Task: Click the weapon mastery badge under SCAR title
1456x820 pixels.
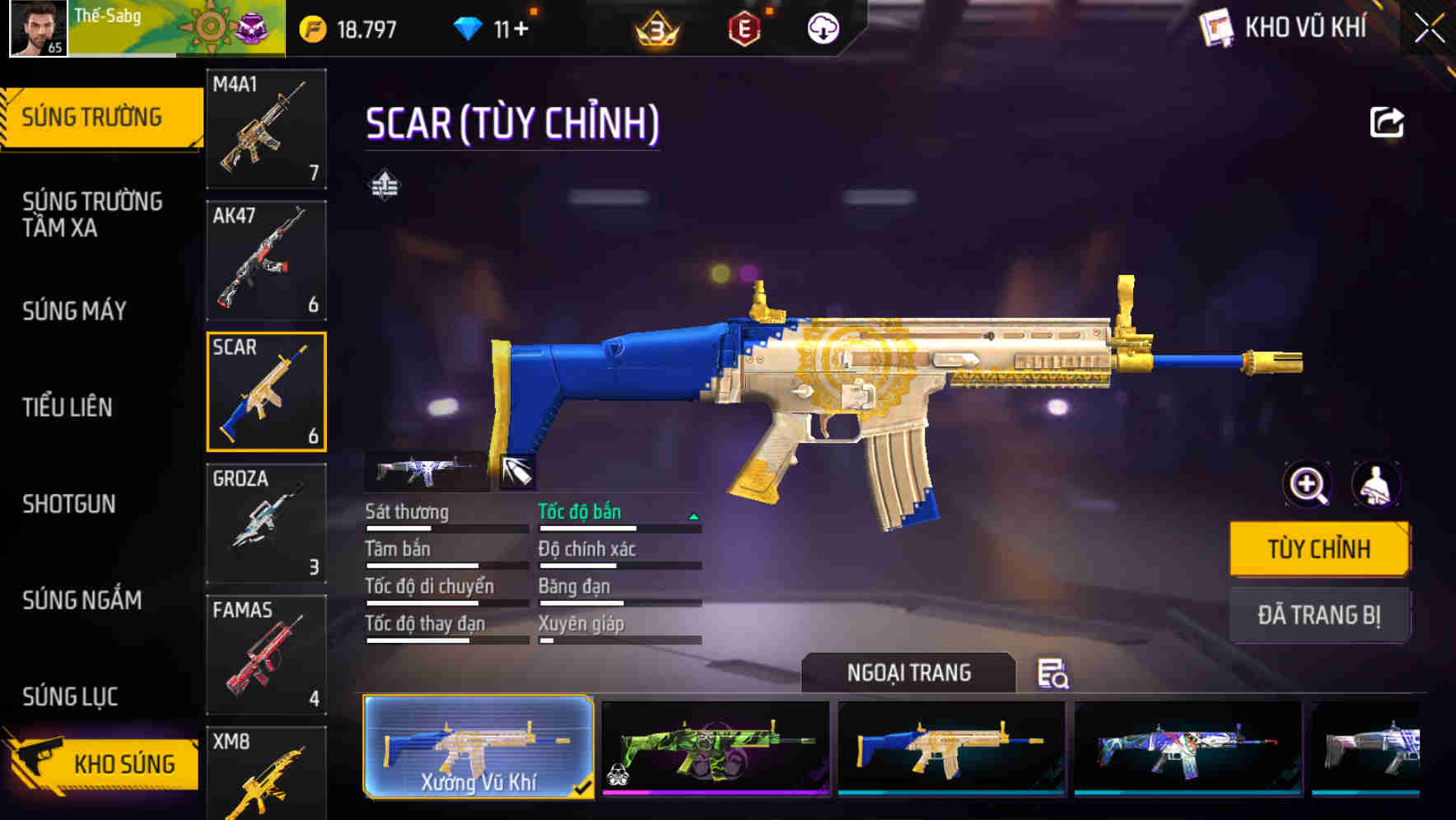Action: (x=385, y=184)
